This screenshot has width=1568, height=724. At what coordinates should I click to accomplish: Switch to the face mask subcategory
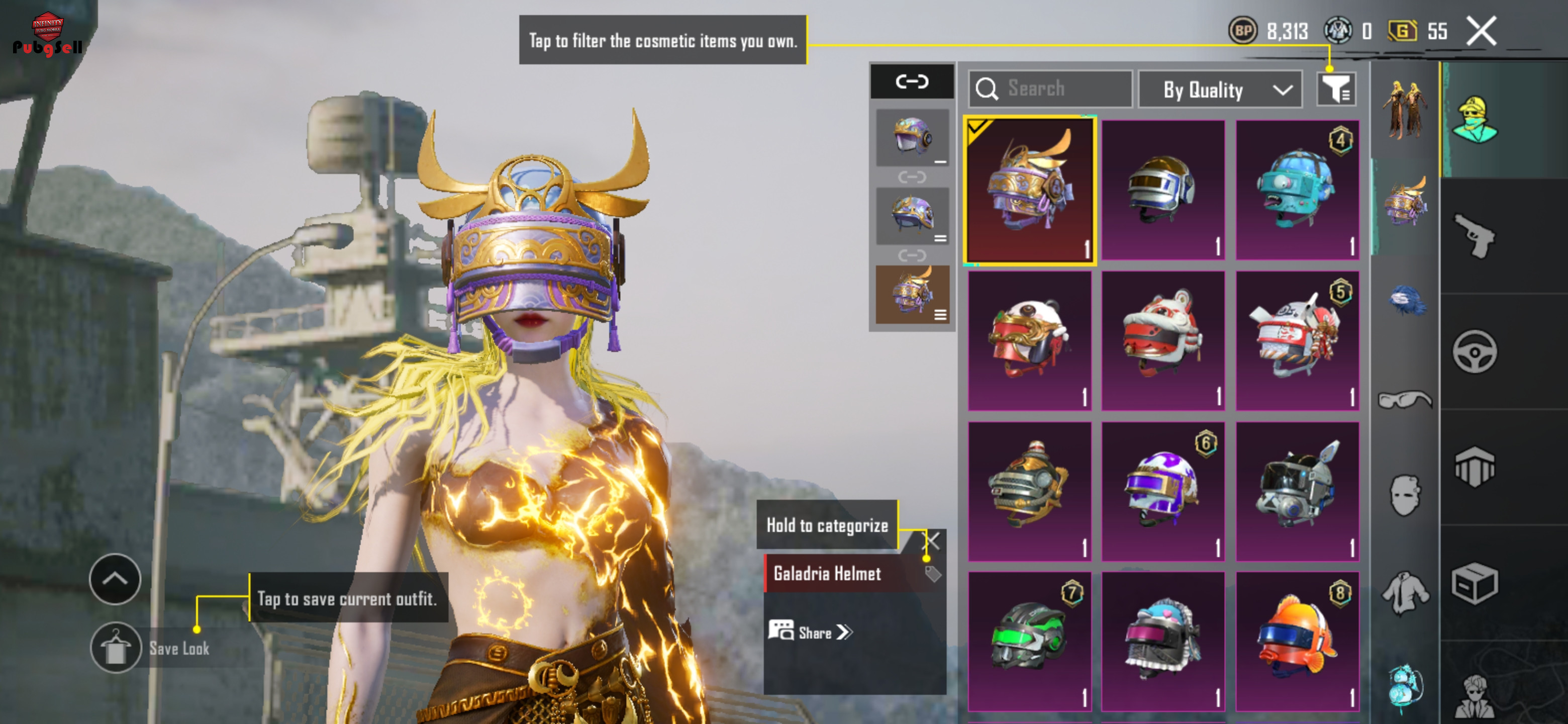coord(1404,495)
